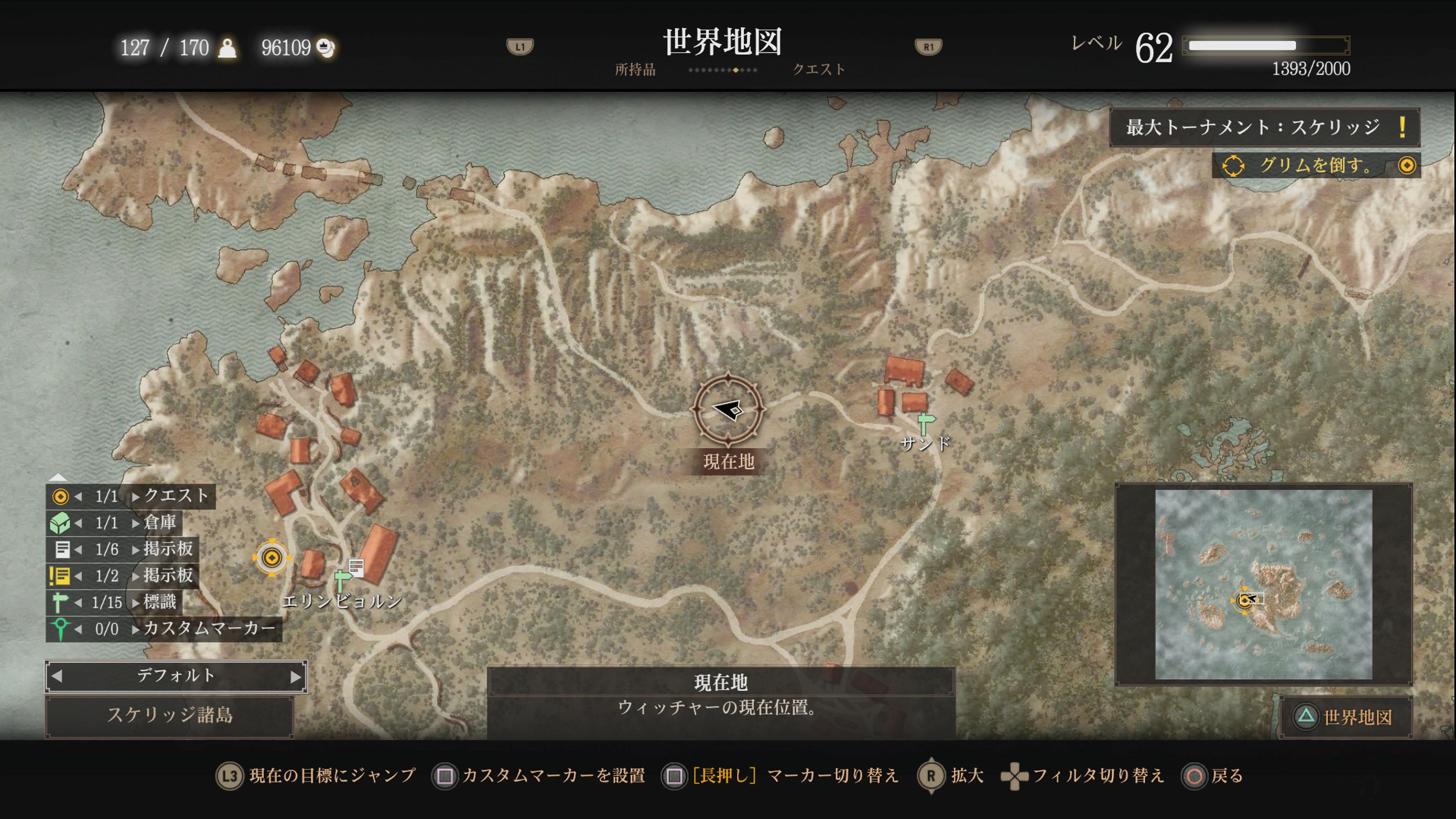Collapse the legend with the up arrow

coord(58,477)
